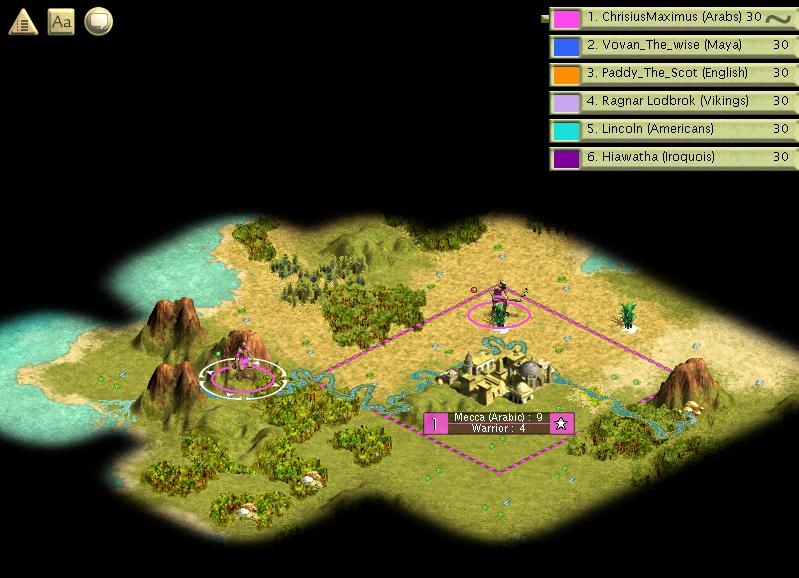799x578 pixels.
Task: Click the star icon on Mecca's banner
Action: pos(561,423)
